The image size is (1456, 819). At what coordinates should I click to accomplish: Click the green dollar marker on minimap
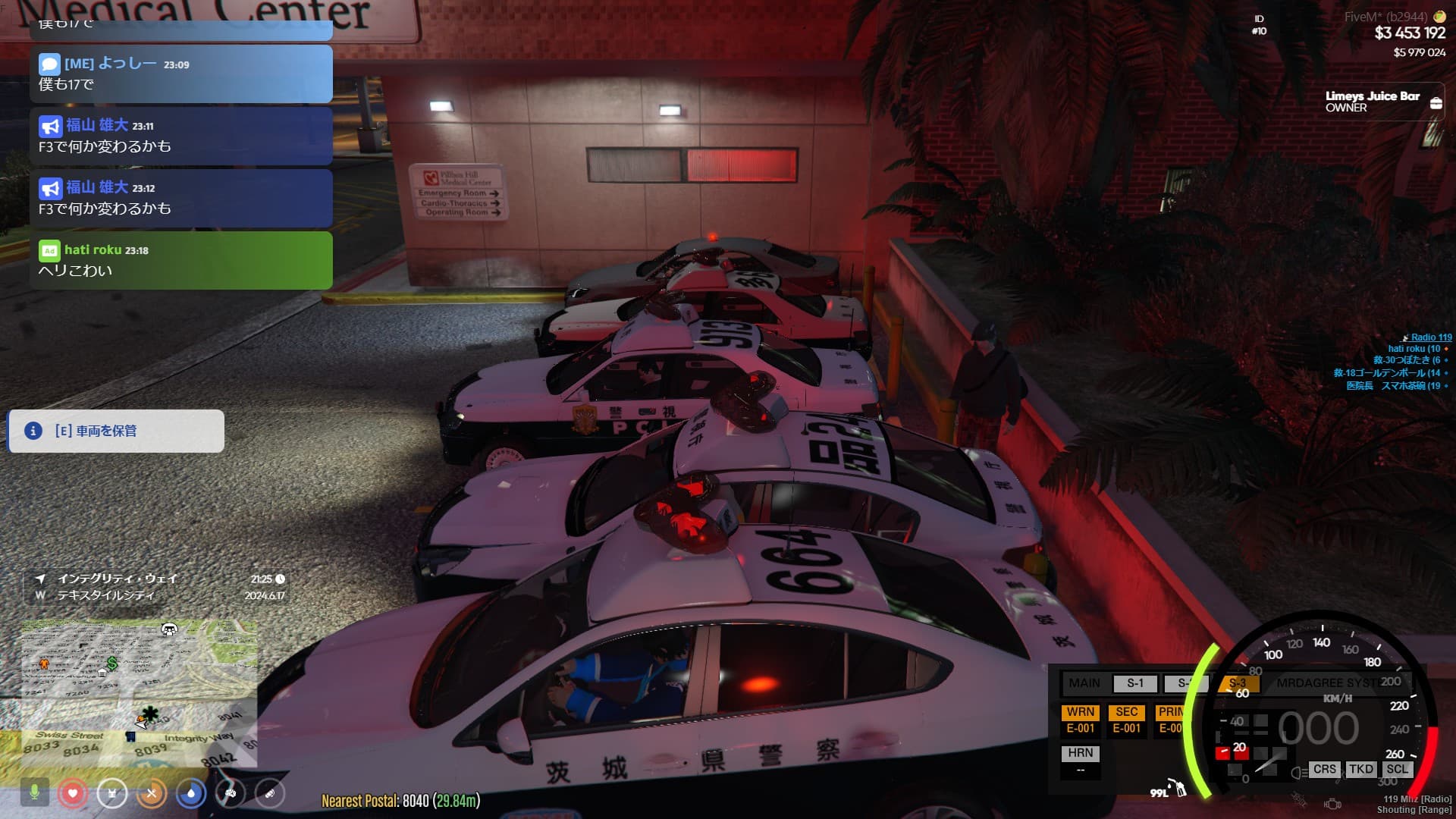(x=112, y=664)
